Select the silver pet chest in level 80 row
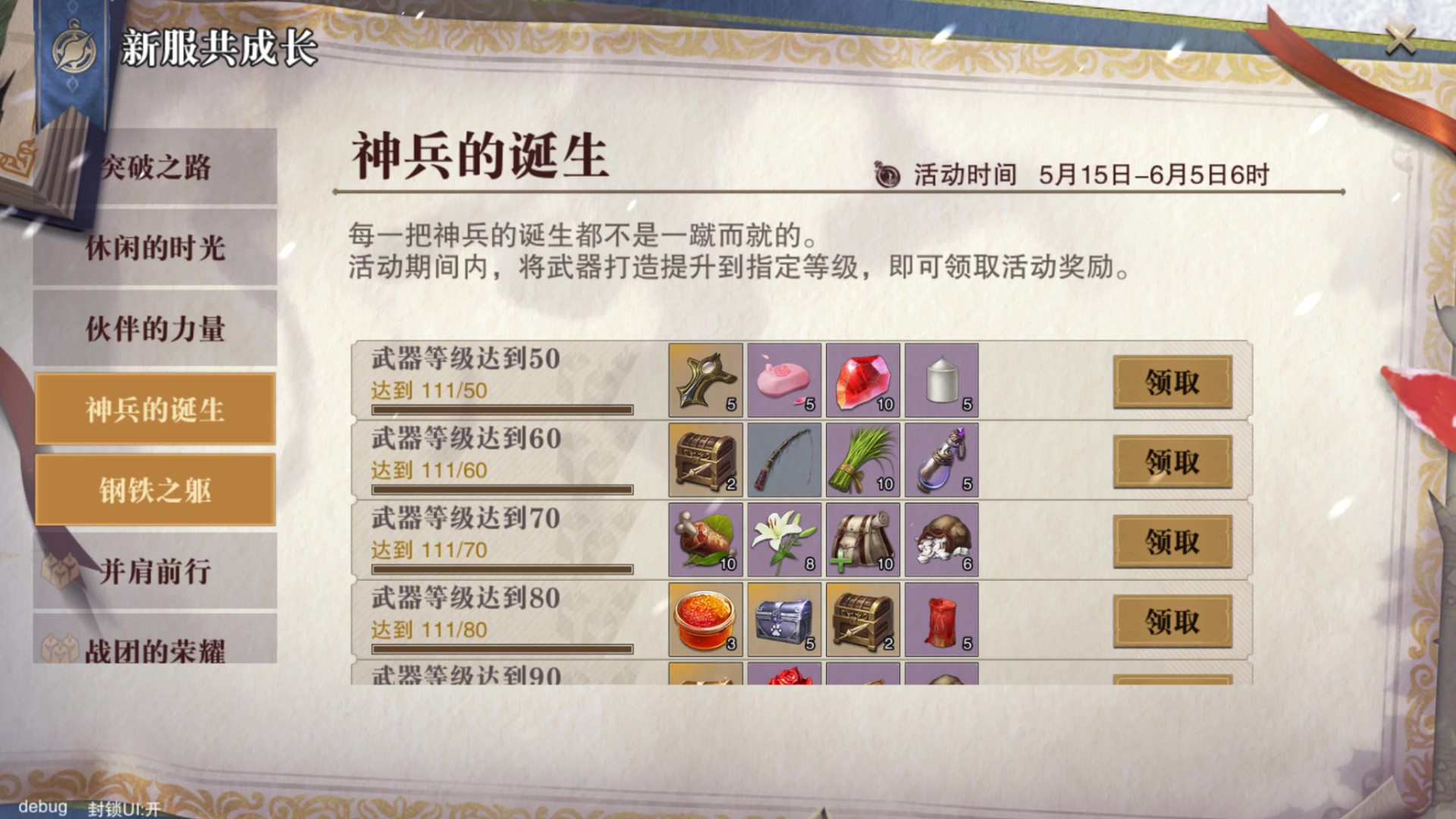The width and height of the screenshot is (1456, 819). 783,619
